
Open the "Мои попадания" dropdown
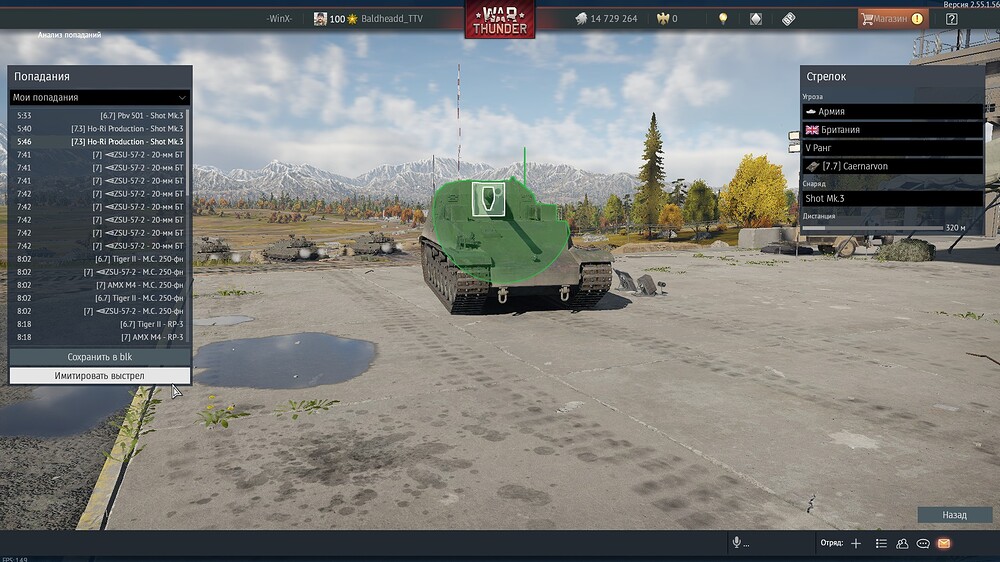(99, 97)
